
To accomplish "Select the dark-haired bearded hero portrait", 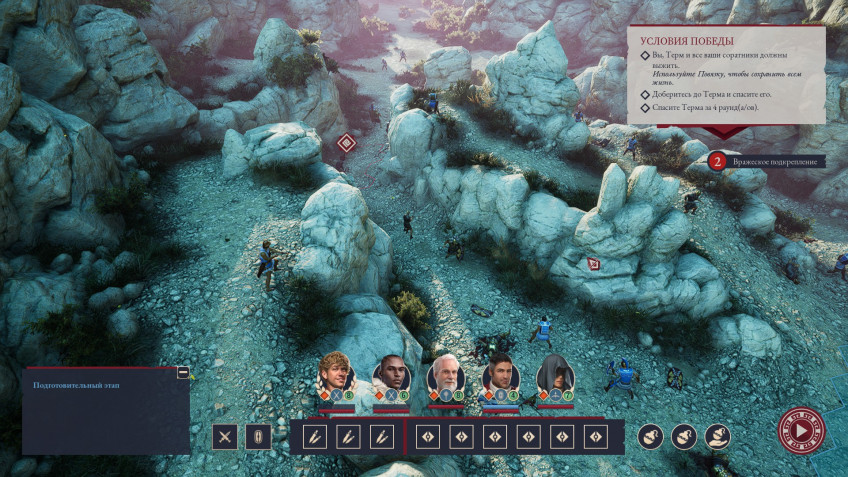I will click(x=500, y=376).
